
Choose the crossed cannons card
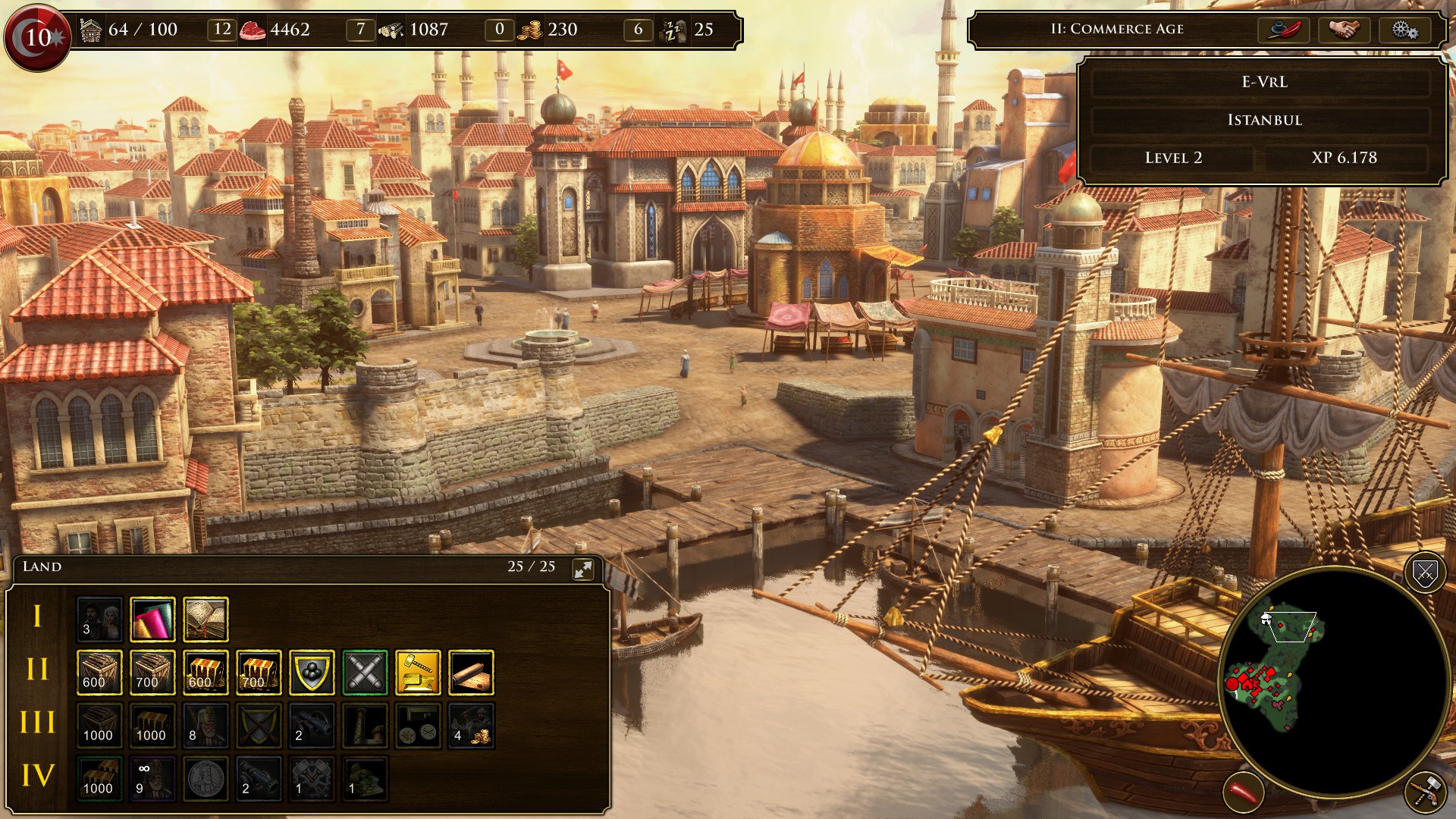click(365, 673)
